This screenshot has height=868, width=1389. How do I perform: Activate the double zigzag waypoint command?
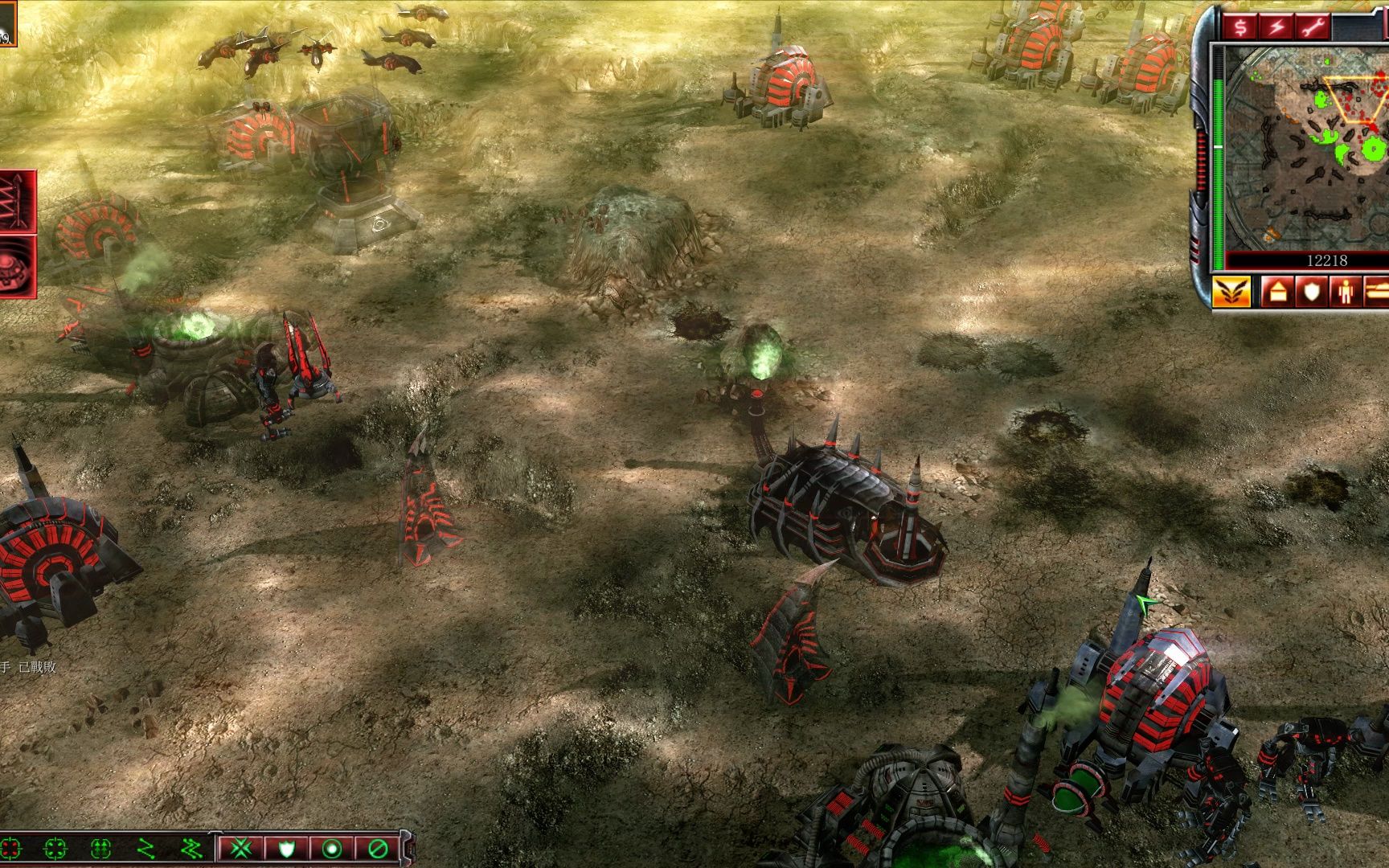(x=191, y=848)
